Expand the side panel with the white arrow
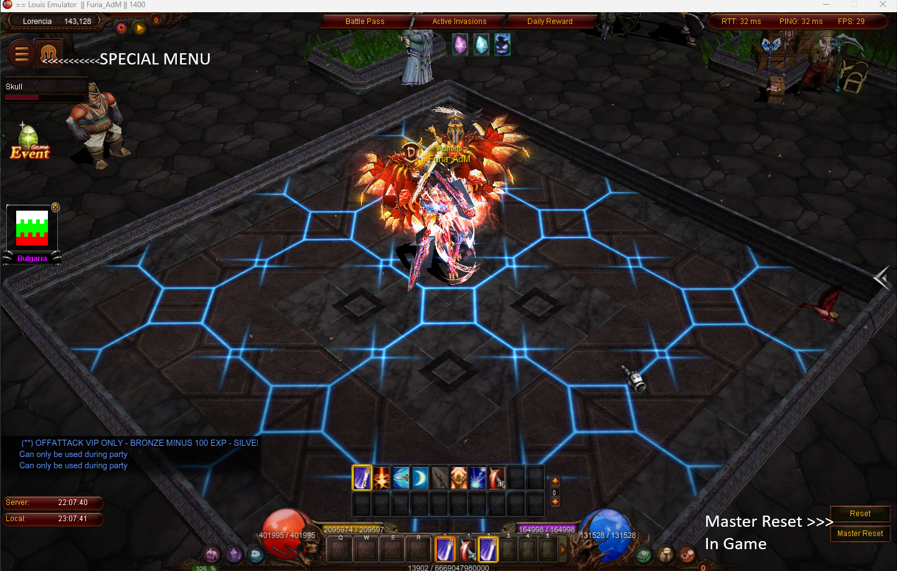897x571 pixels. pyautogui.click(x=881, y=278)
